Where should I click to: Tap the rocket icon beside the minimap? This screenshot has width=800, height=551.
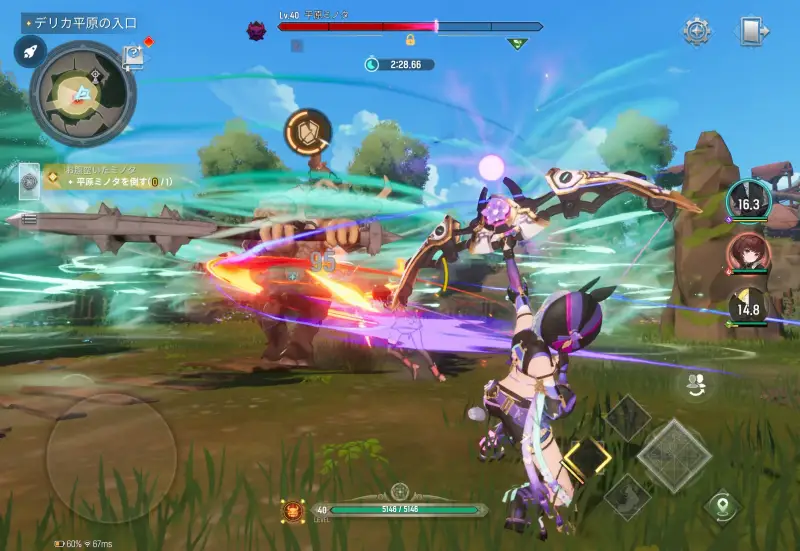(29, 52)
